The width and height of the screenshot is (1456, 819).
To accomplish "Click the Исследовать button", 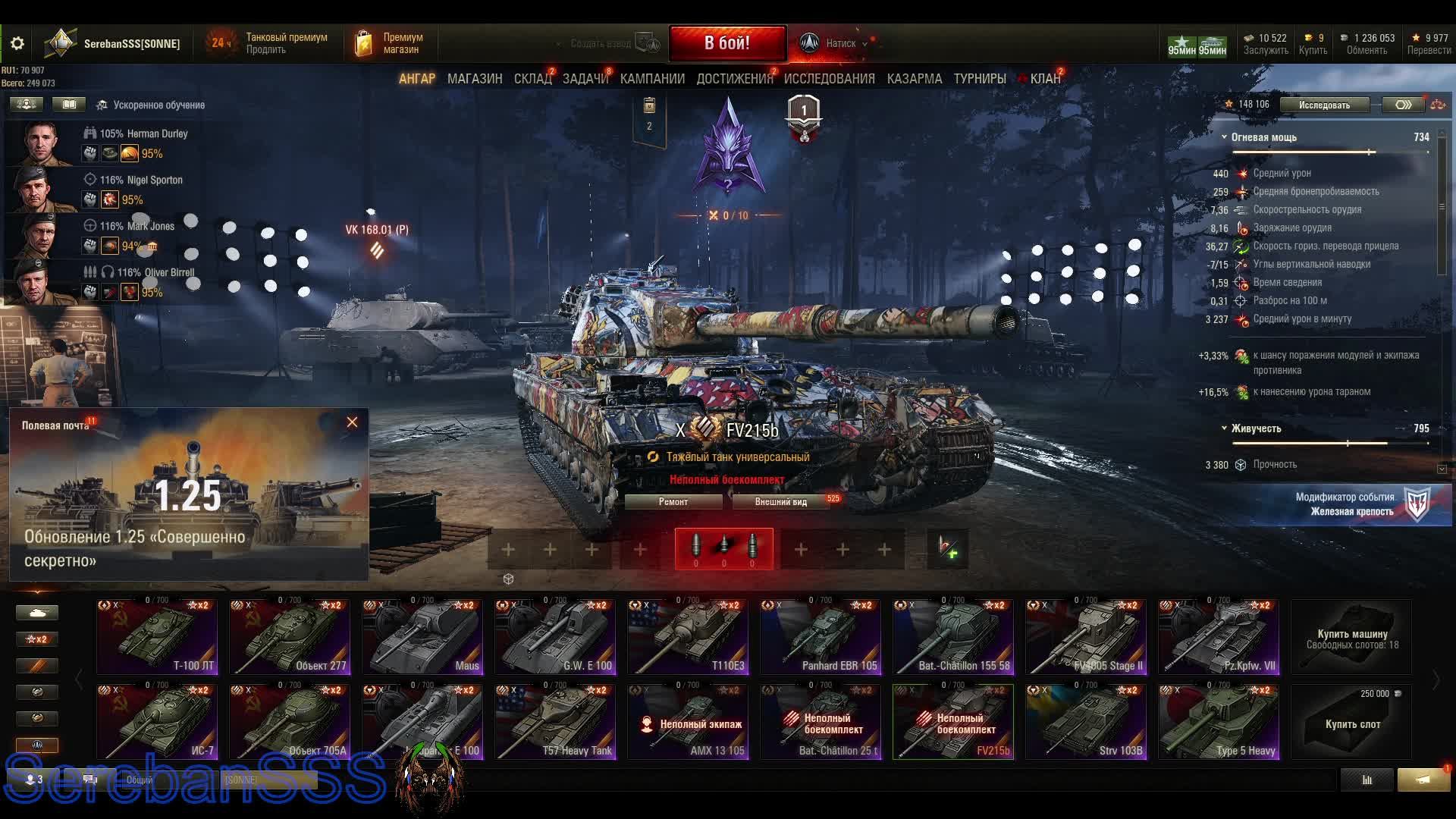I will [1324, 105].
